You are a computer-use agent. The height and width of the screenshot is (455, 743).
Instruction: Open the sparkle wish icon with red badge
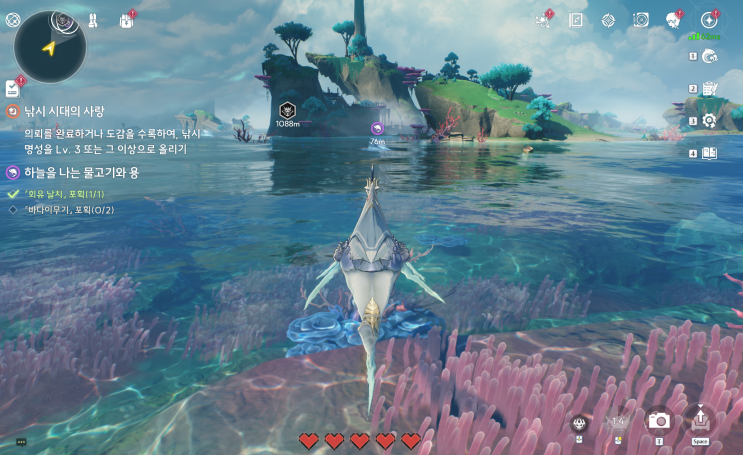click(x=543, y=20)
